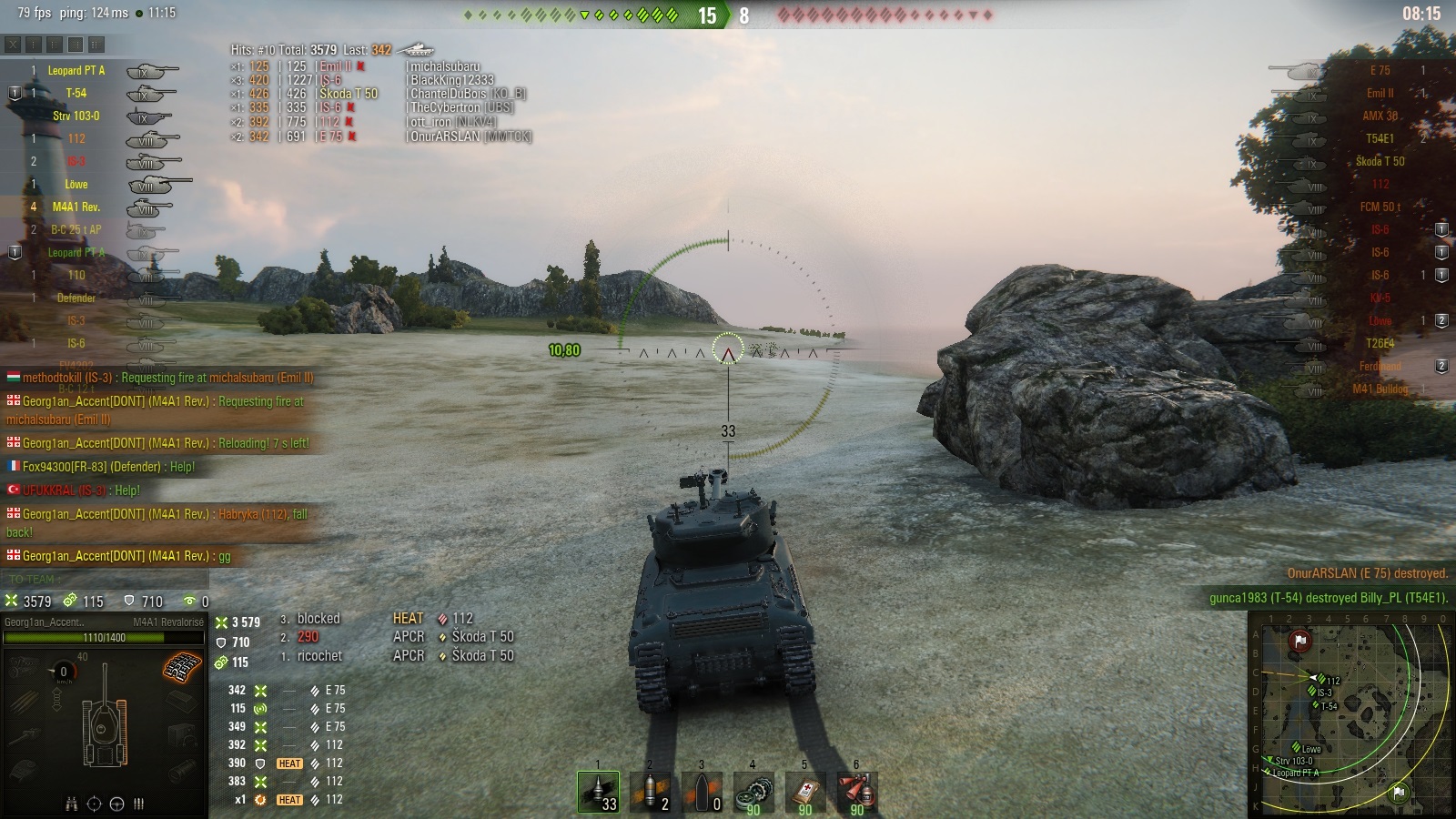
Task: Click the E 75 row in the hit log
Action: point(329,136)
